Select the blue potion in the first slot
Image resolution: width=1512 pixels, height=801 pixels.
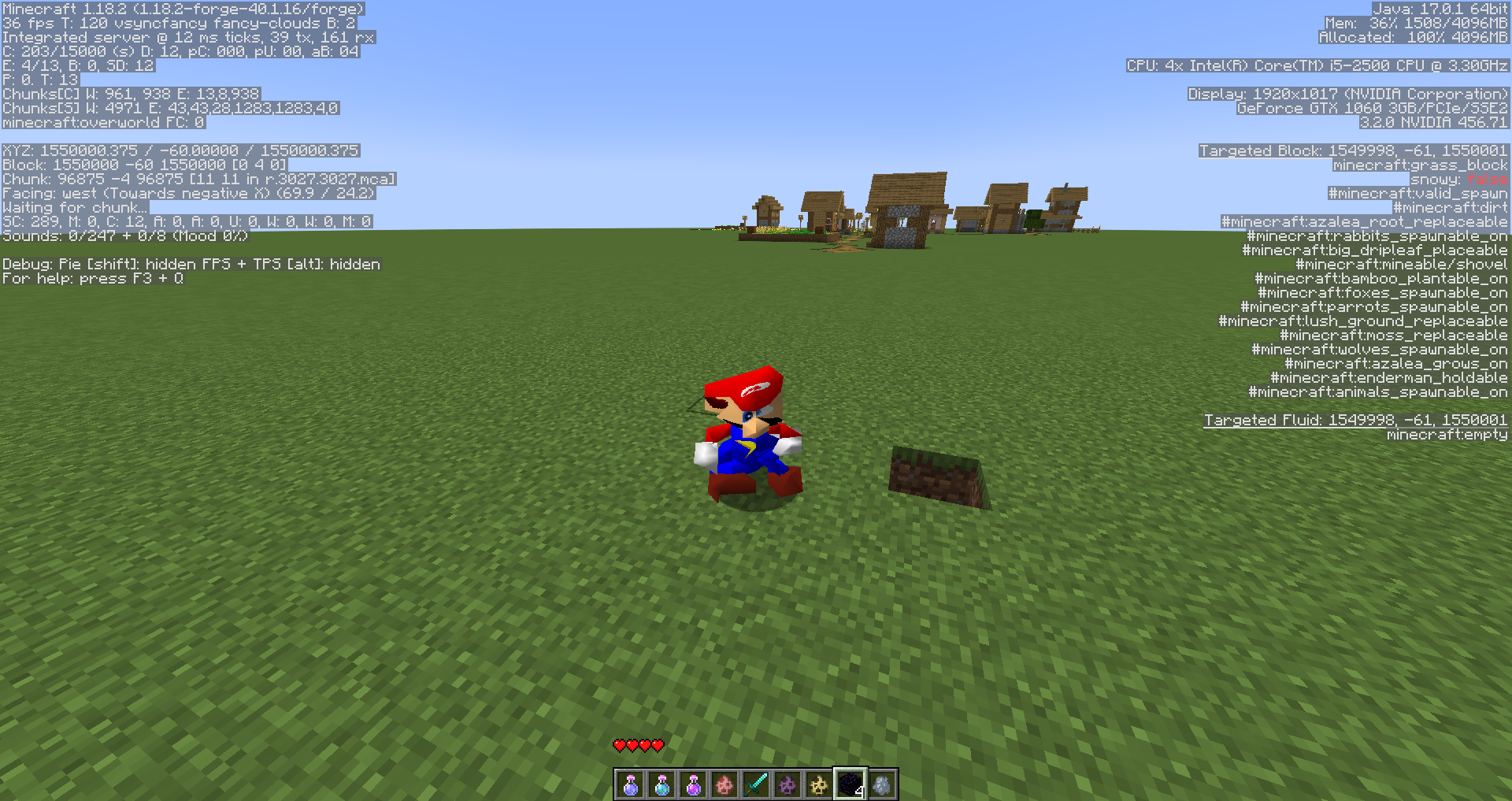coord(629,783)
